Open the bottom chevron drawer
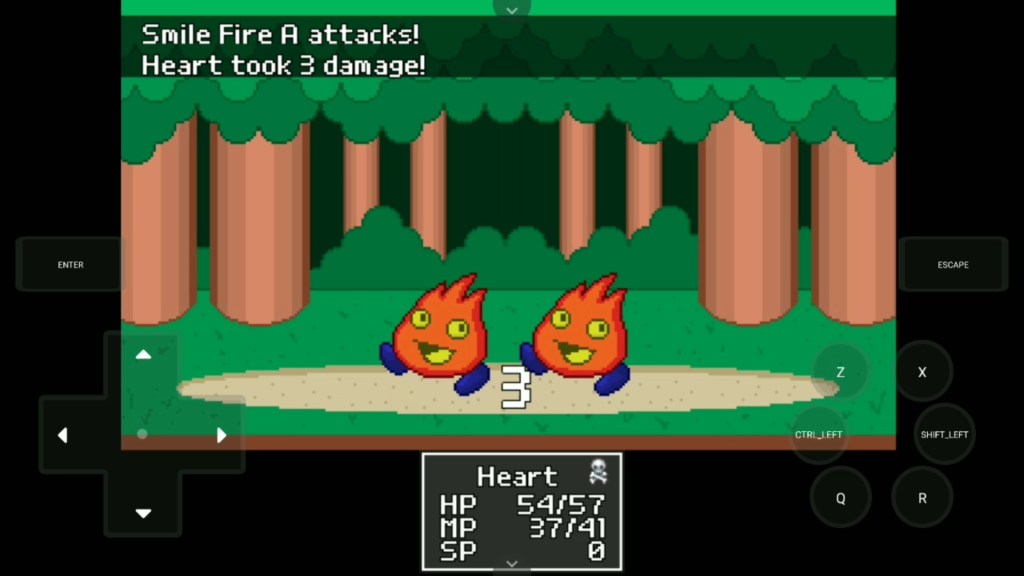This screenshot has width=1024, height=576. (512, 565)
